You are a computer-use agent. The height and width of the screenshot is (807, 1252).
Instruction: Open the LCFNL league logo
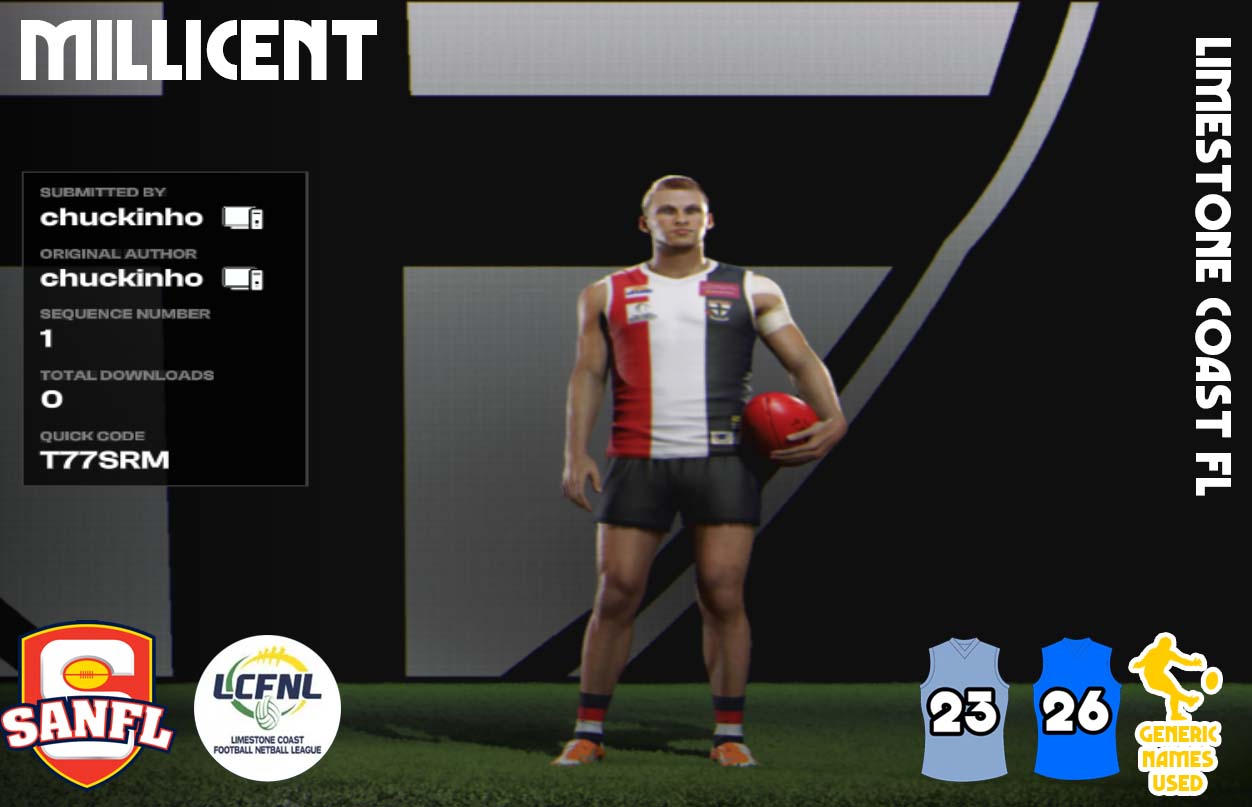[x=267, y=708]
